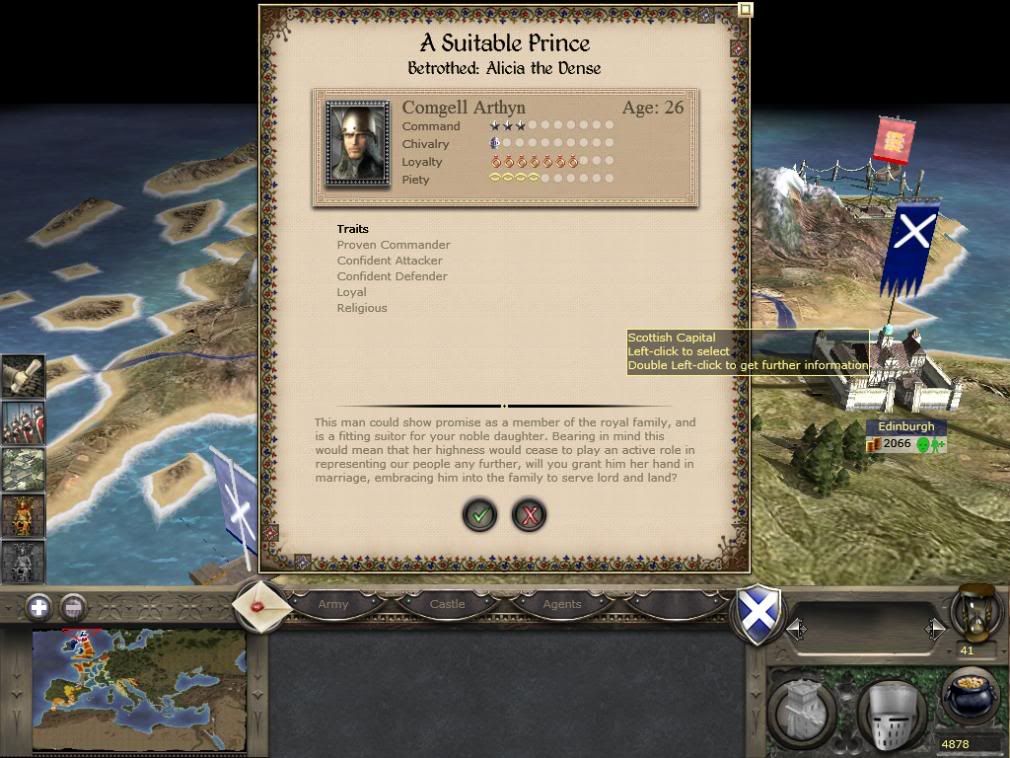Switch to the Castle tab
This screenshot has width=1010, height=758.
coord(447,604)
